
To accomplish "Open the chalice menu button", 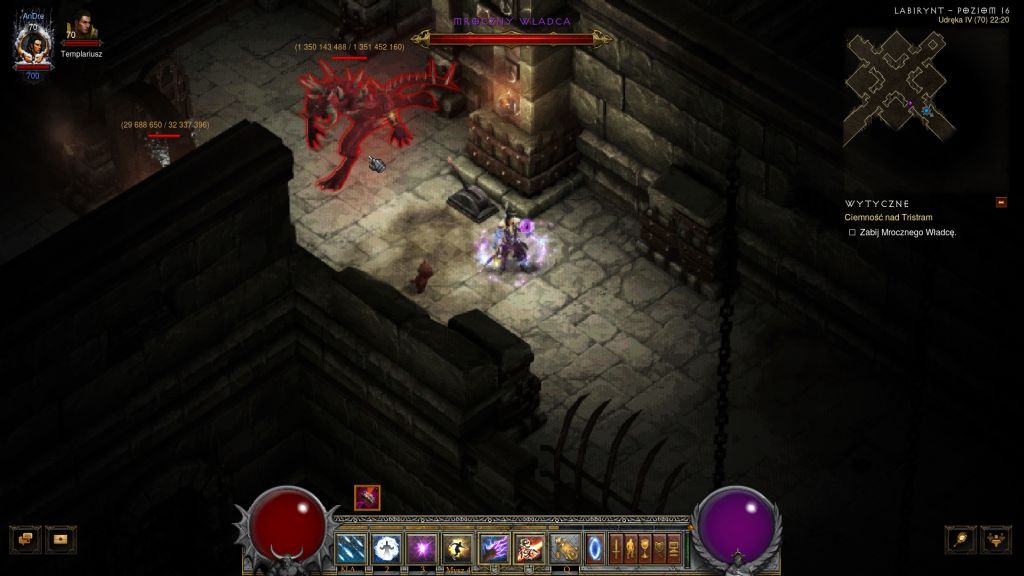I will point(645,547).
